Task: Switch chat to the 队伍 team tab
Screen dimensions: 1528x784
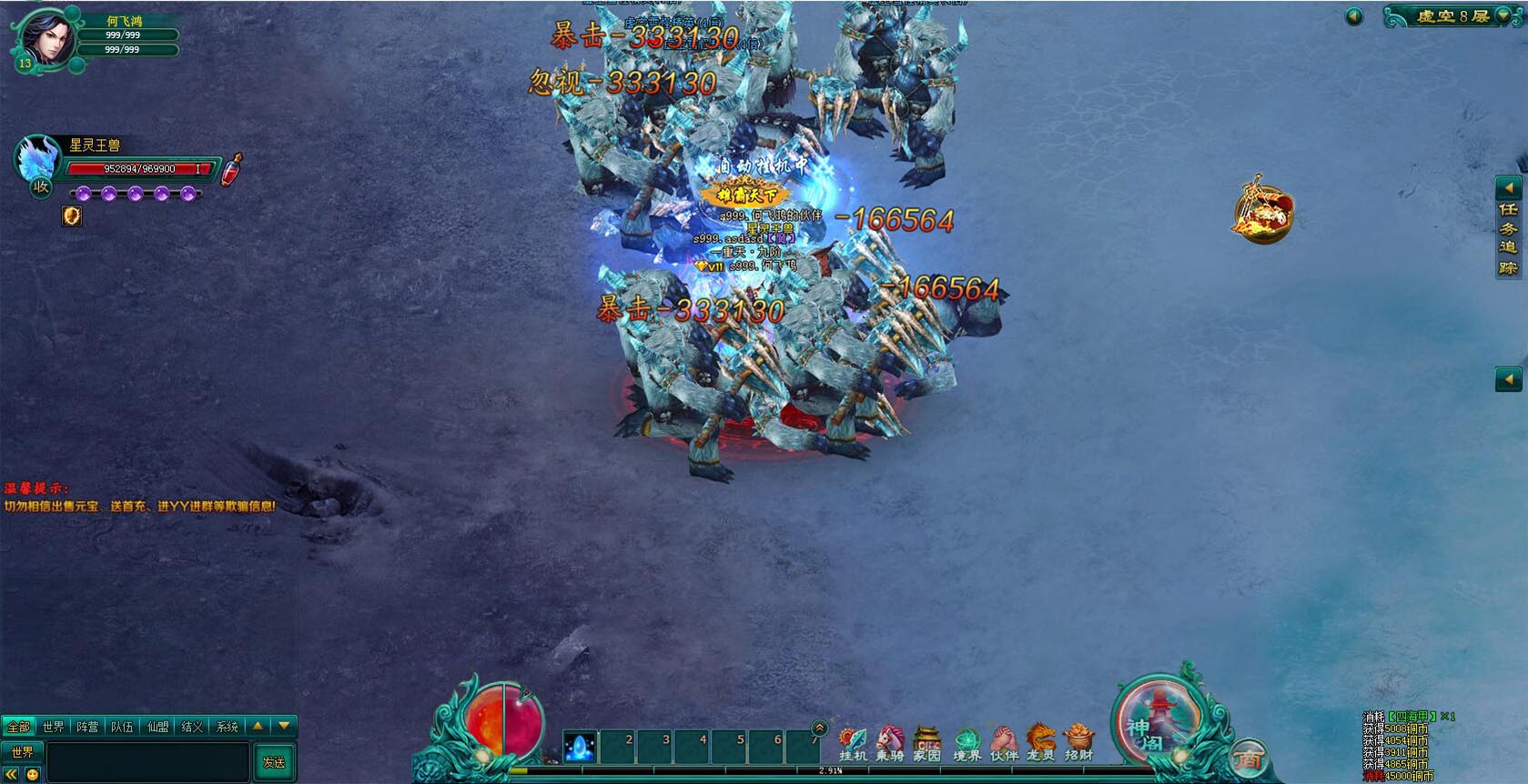Action: (122, 727)
